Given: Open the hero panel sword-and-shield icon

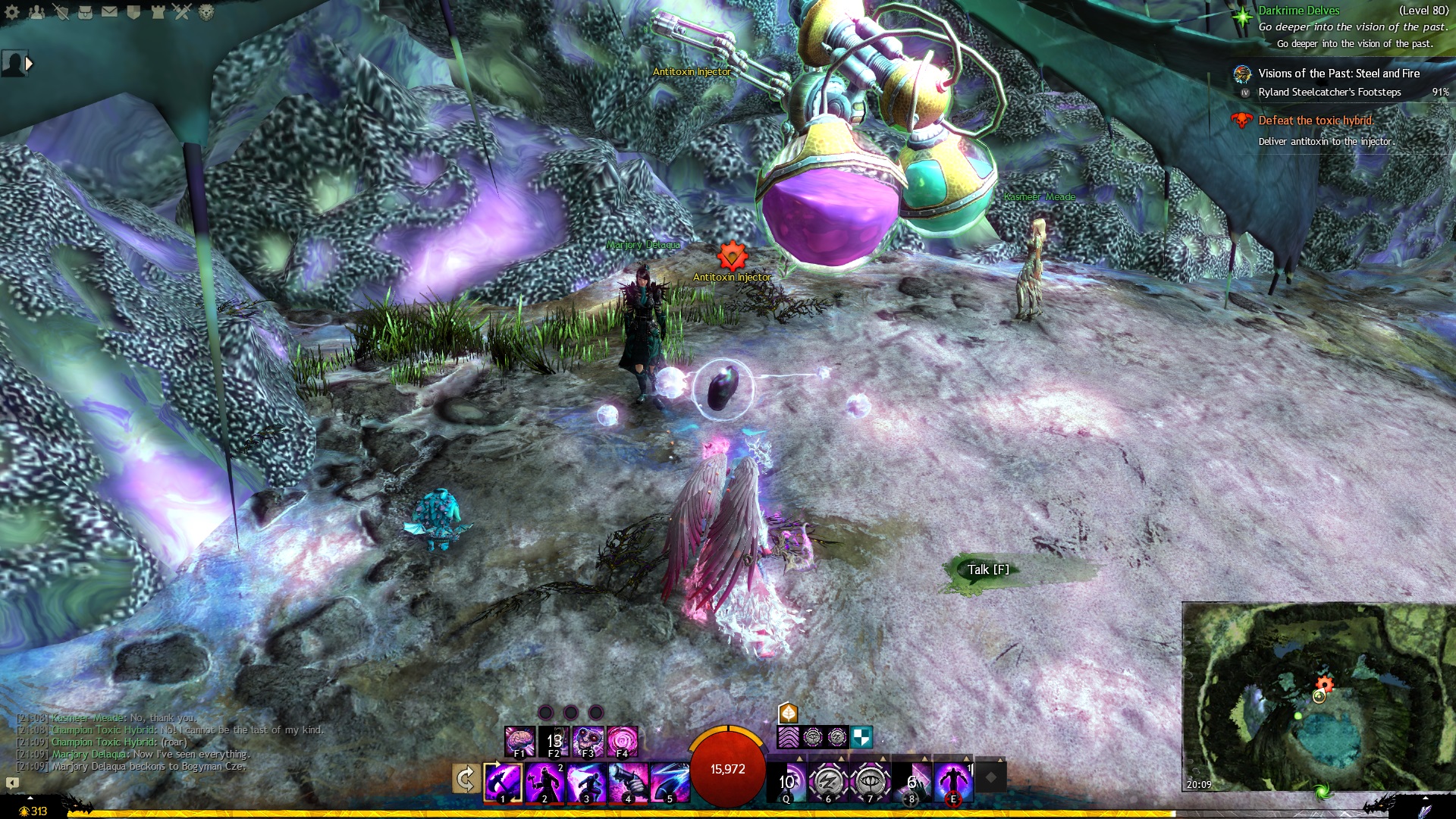Looking at the screenshot, I should point(61,12).
